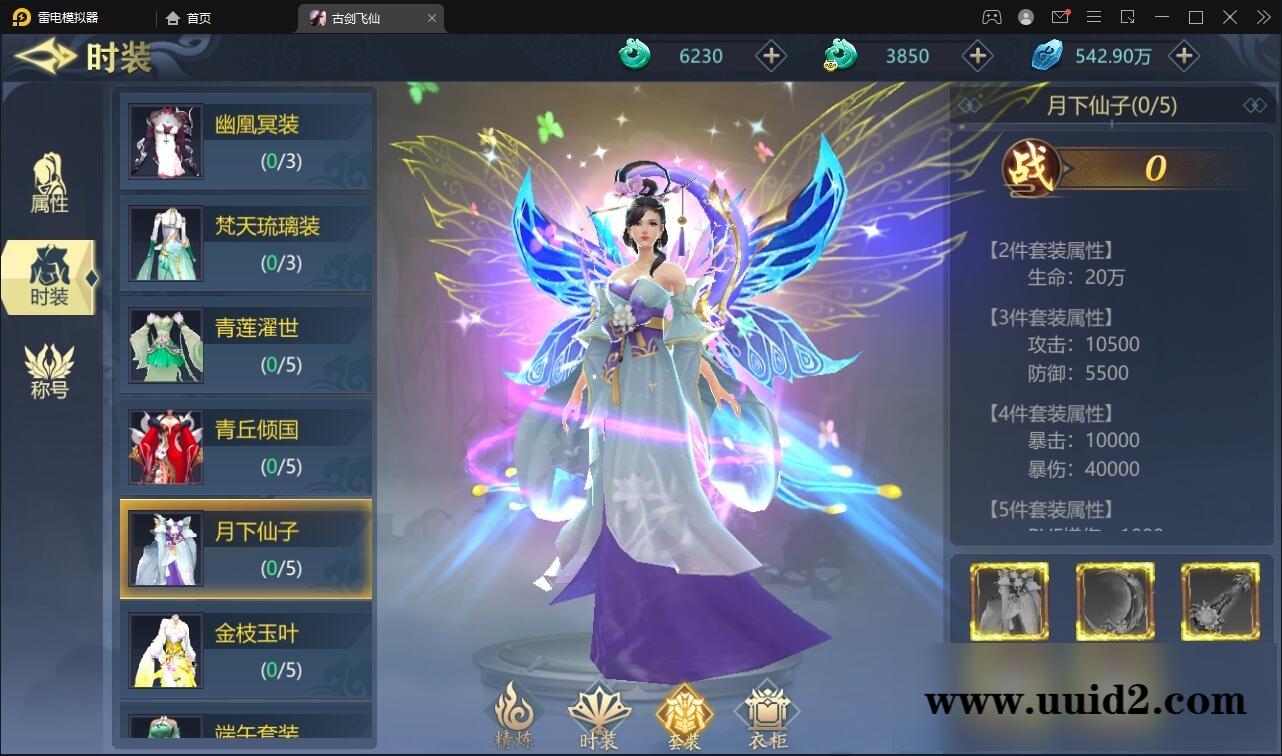This screenshot has height=756, width=1282.
Task: Click the + button next to 542.90万 diamonds
Action: click(x=1184, y=56)
